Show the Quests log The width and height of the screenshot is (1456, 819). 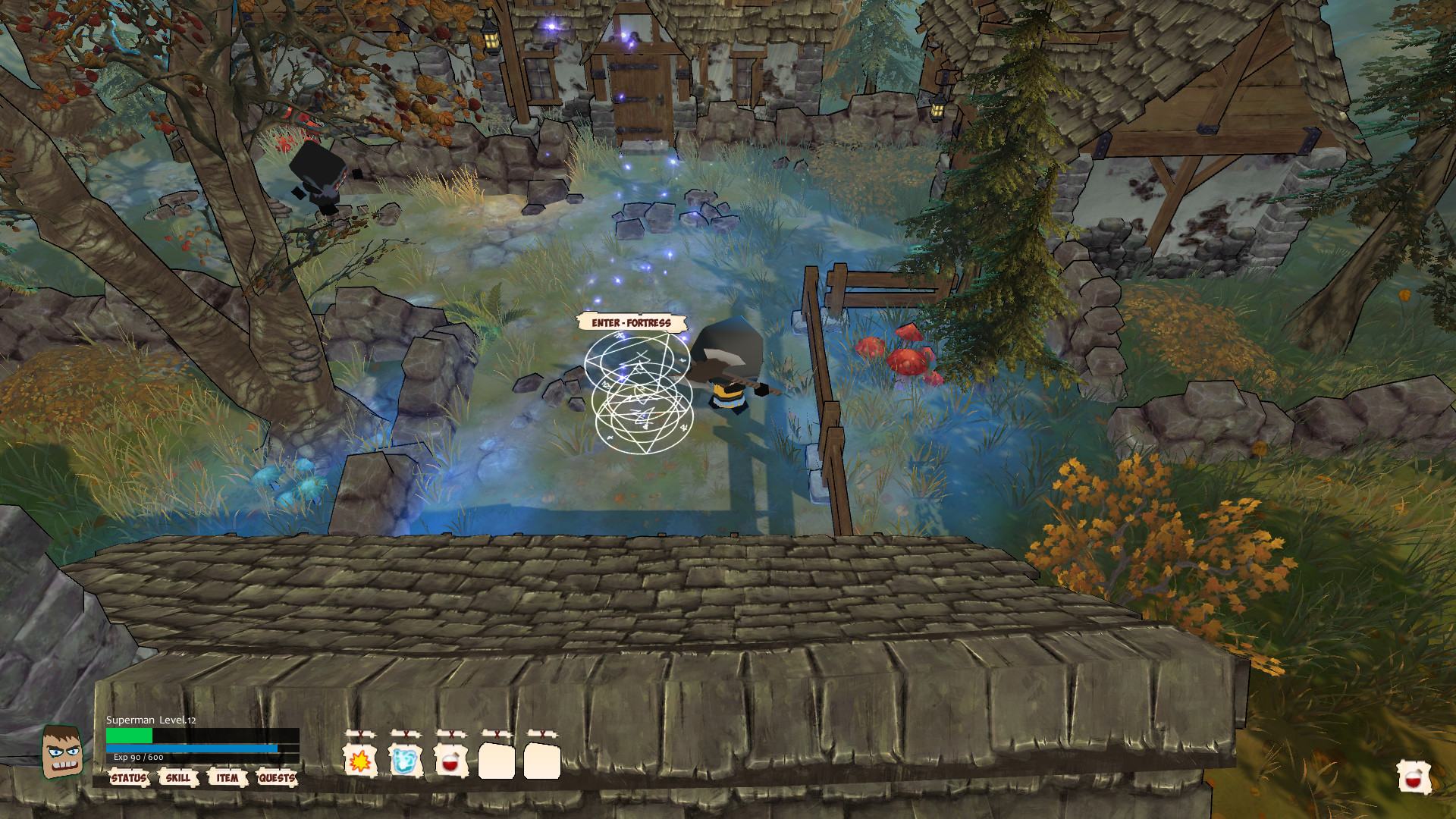277,778
